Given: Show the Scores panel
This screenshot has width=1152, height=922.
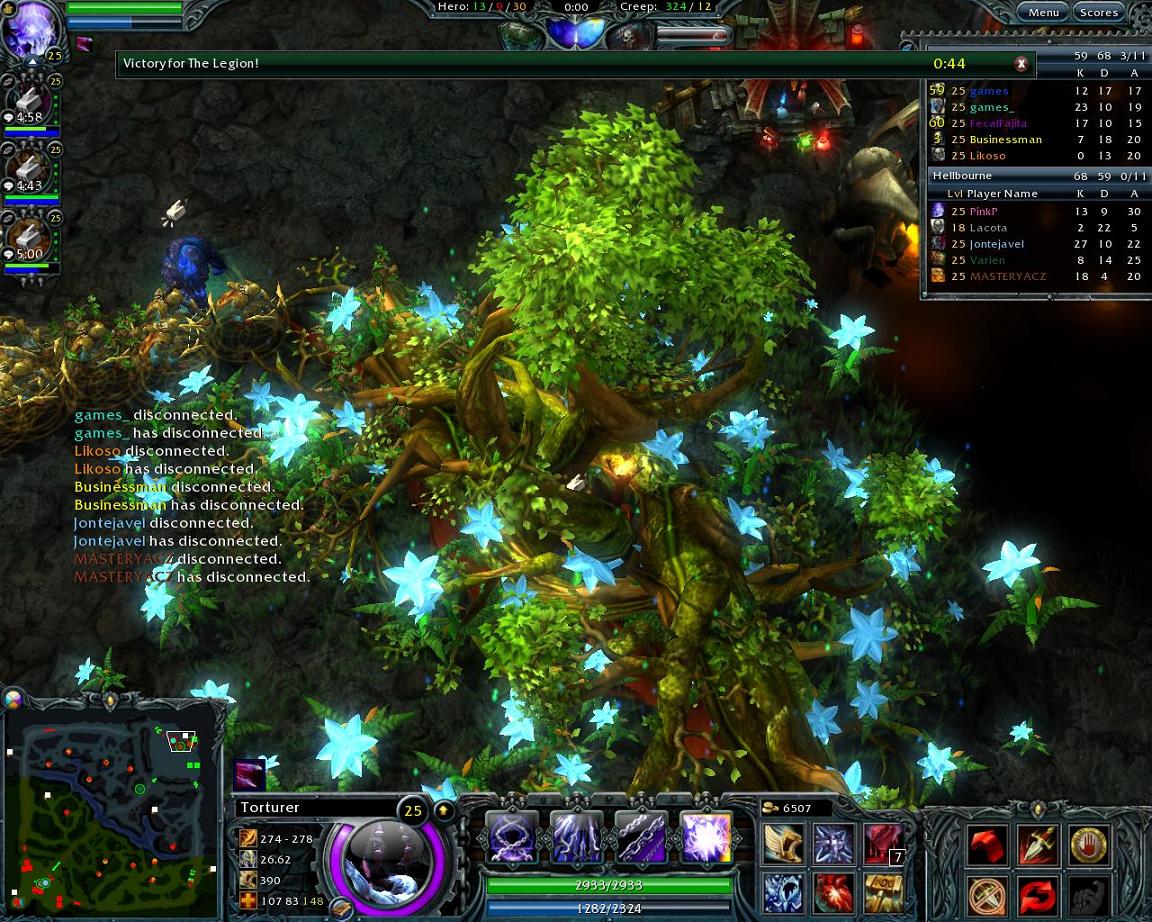Looking at the screenshot, I should [x=1098, y=12].
